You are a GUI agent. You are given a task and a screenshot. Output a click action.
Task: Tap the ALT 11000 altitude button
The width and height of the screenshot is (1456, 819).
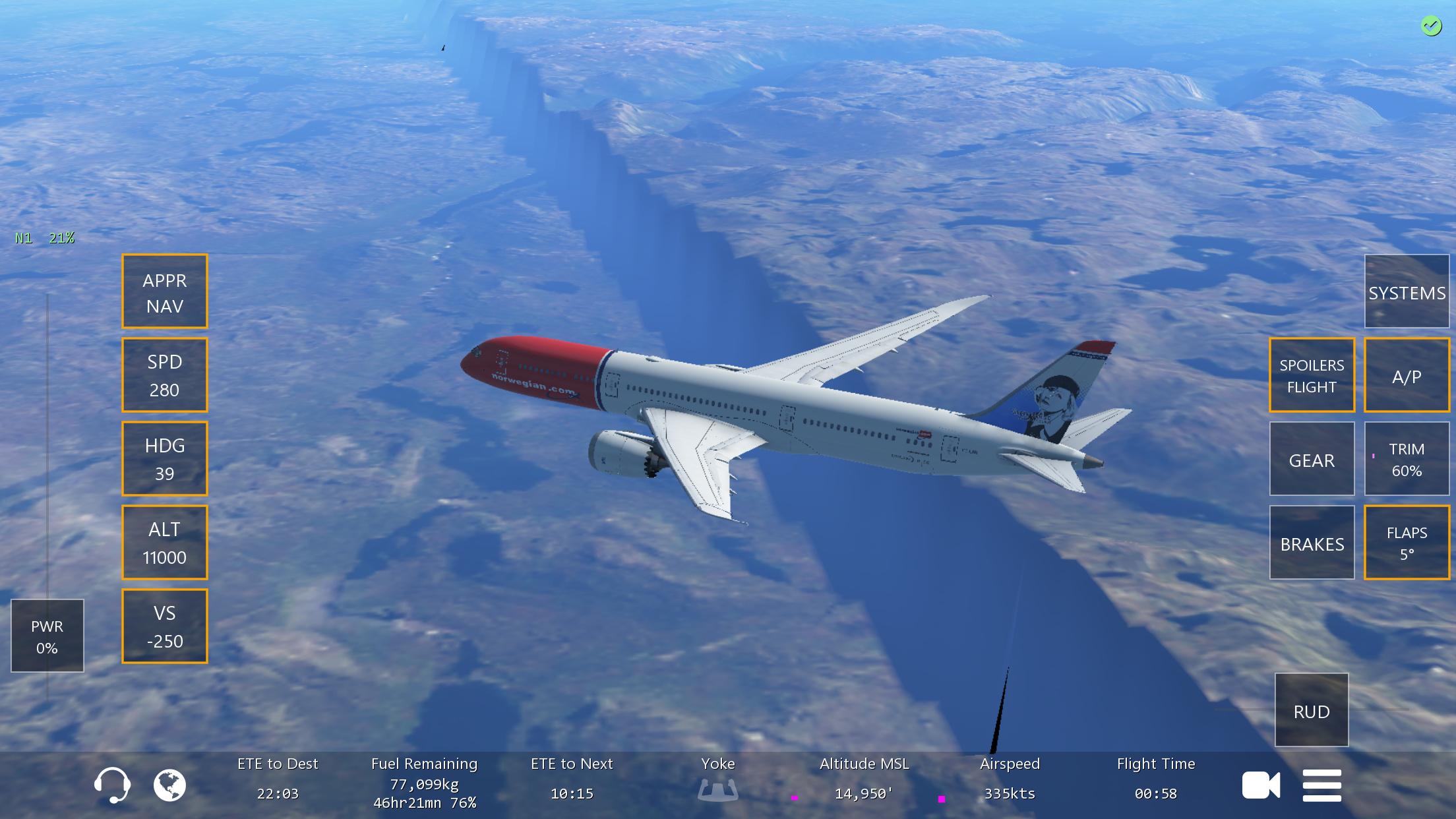165,543
